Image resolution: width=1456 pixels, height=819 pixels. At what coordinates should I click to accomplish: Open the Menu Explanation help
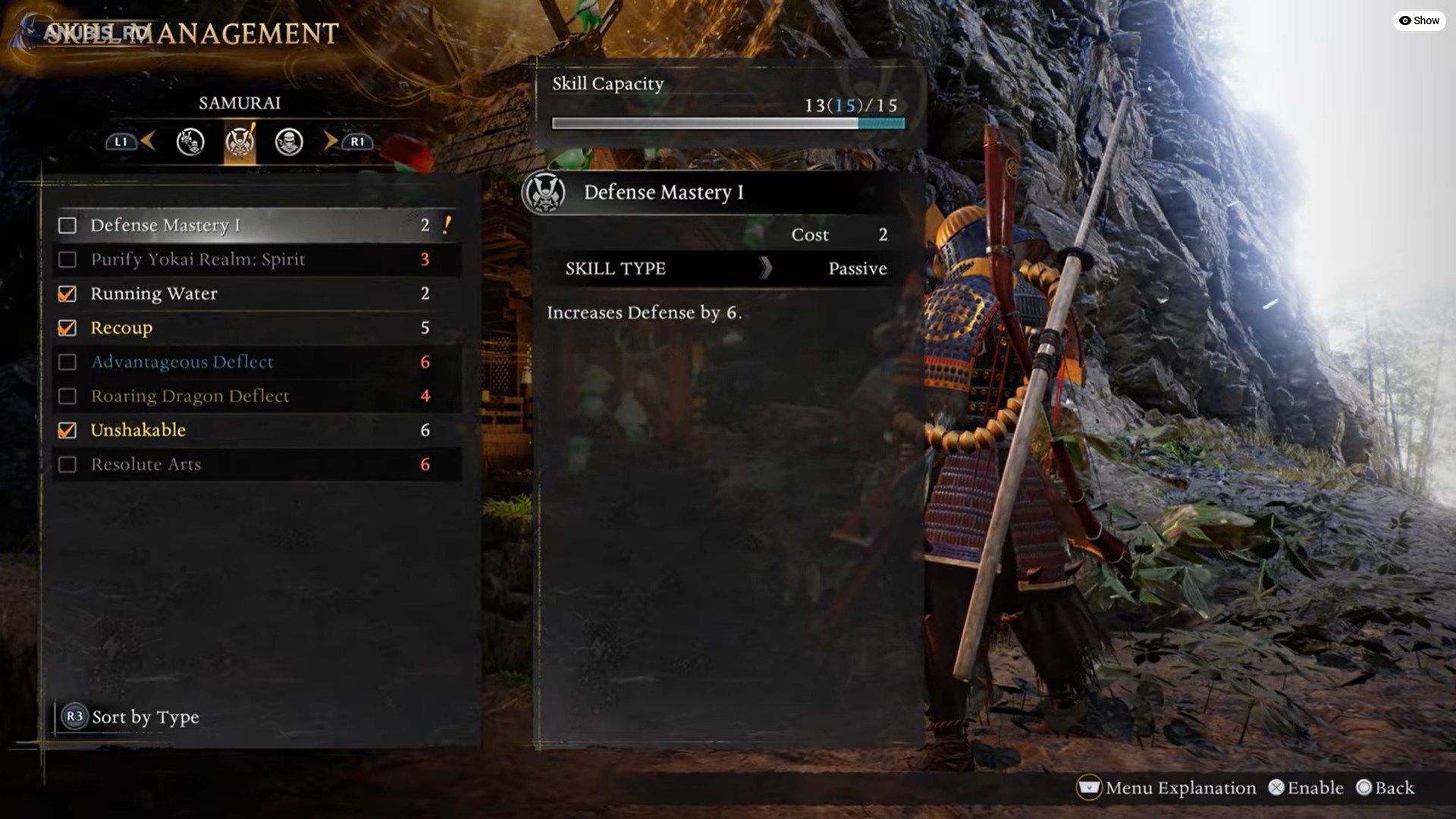(1166, 788)
